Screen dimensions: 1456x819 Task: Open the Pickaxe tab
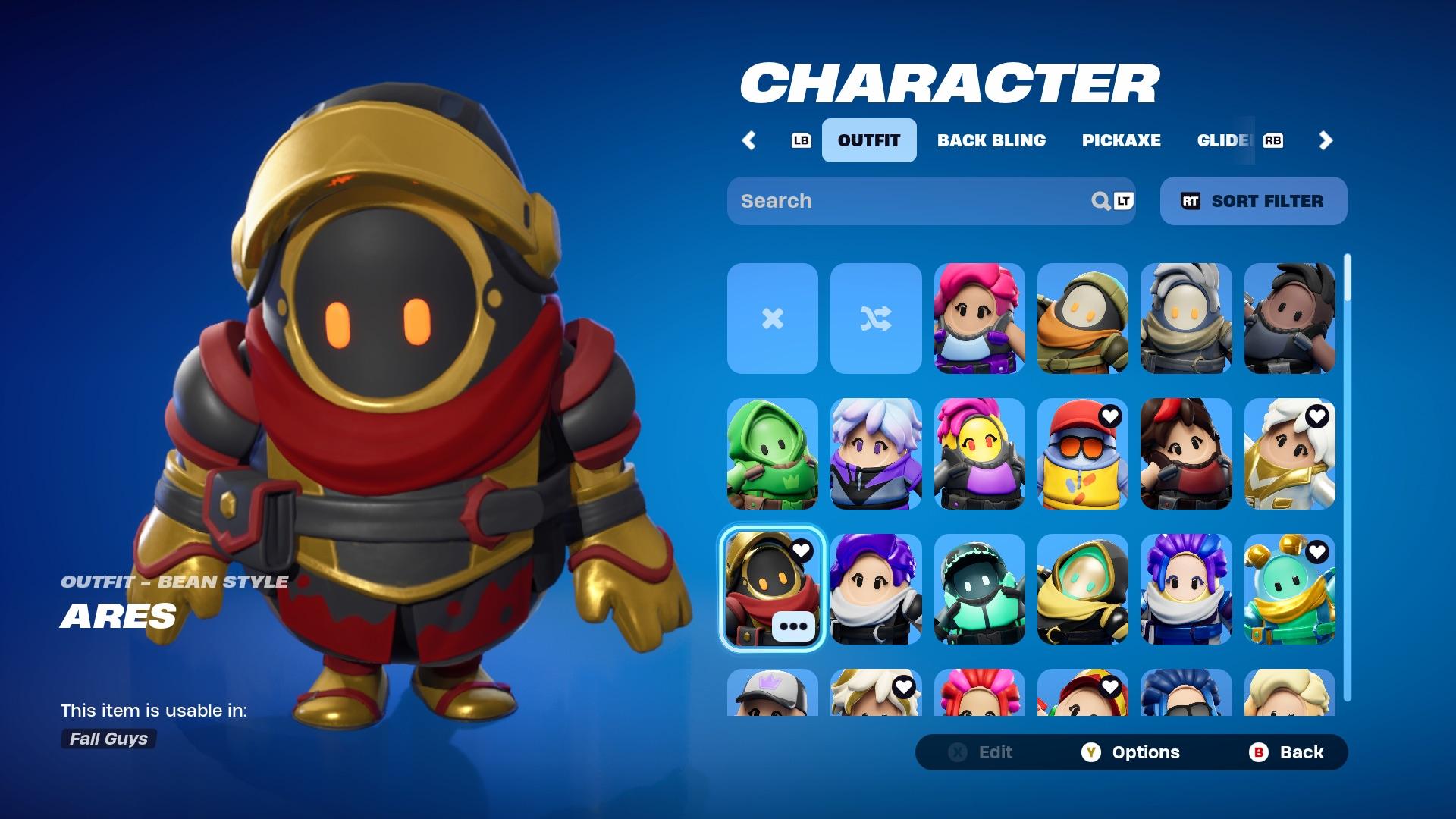pos(1122,140)
